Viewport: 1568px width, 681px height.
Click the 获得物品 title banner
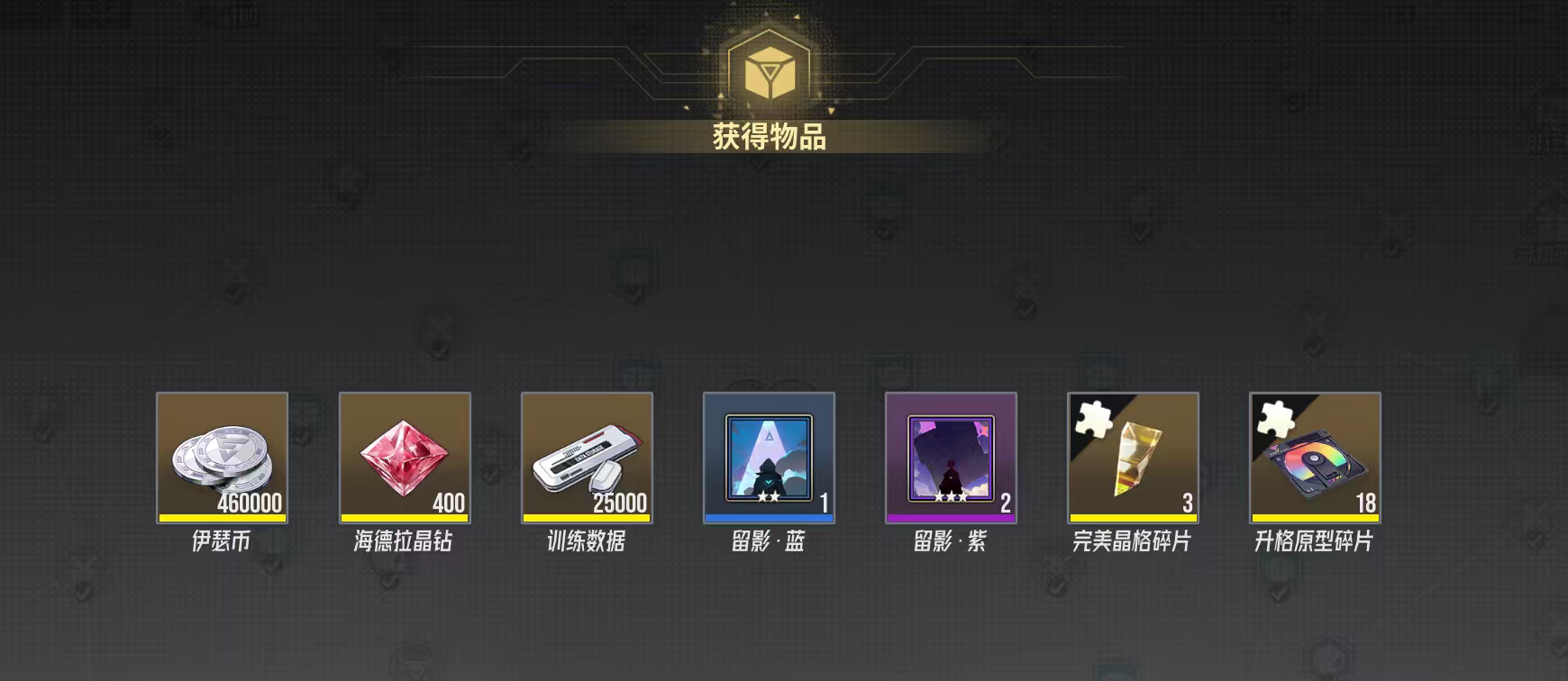tap(770, 135)
